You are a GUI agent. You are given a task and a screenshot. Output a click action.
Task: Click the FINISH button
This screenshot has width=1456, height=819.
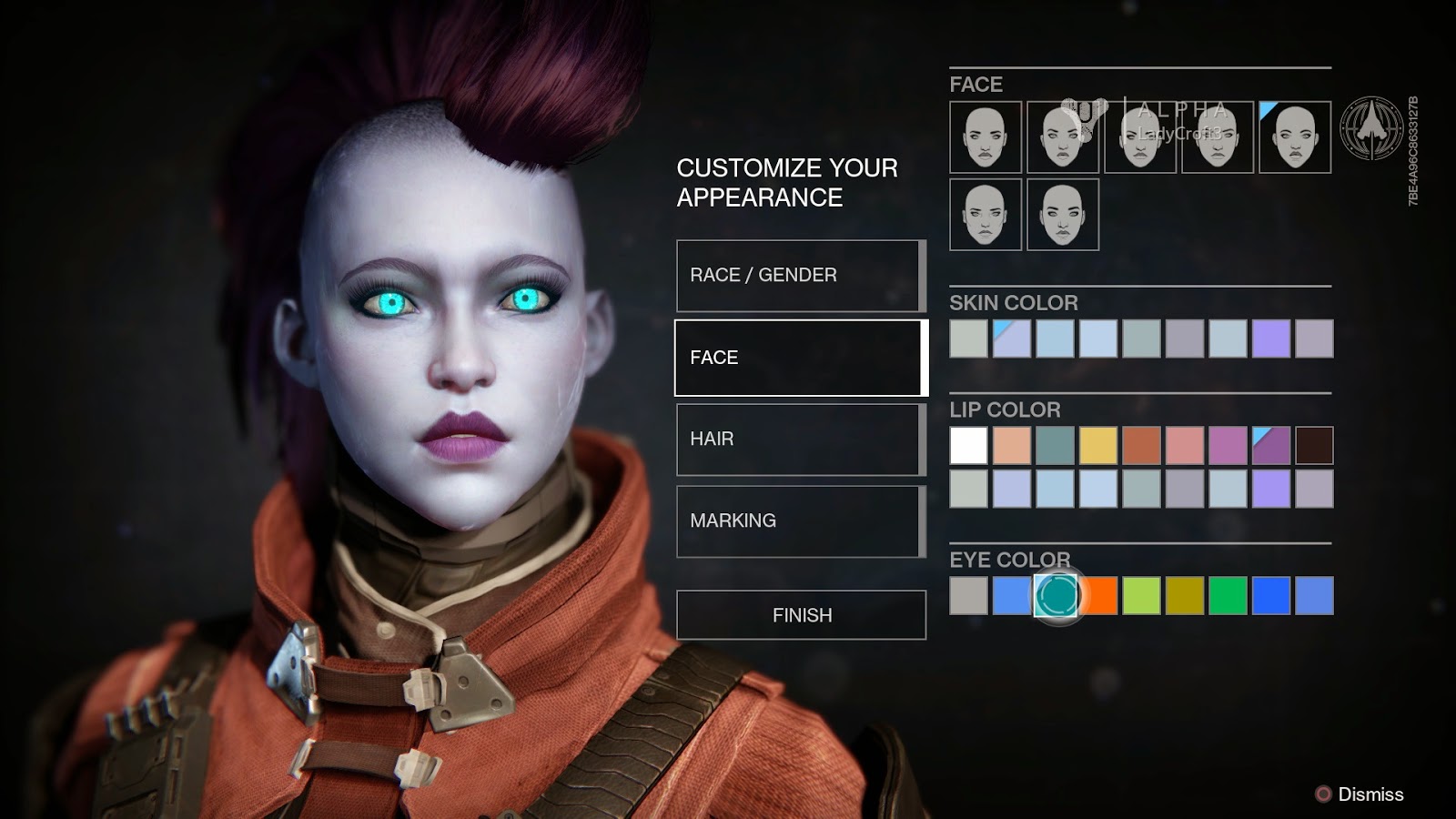click(799, 614)
